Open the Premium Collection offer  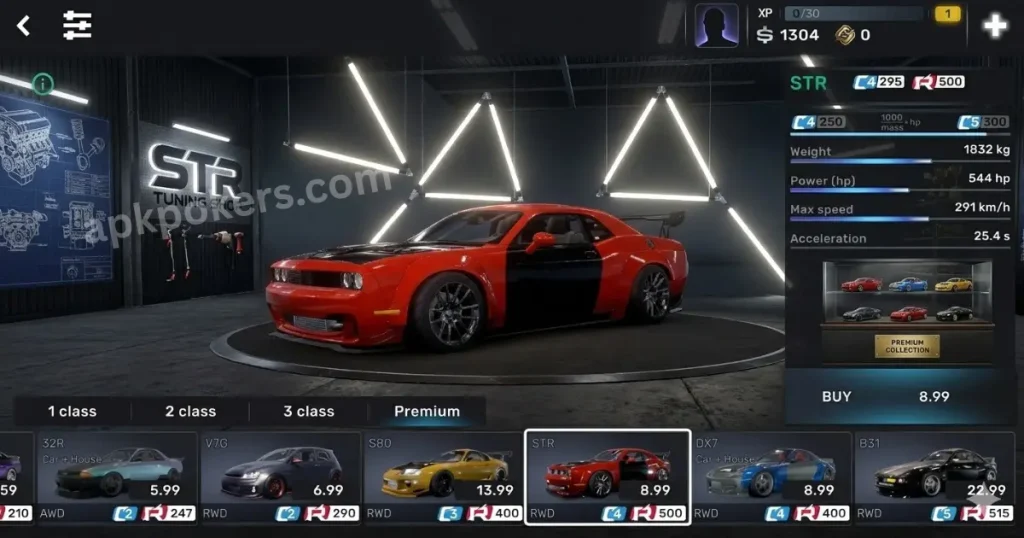point(907,346)
